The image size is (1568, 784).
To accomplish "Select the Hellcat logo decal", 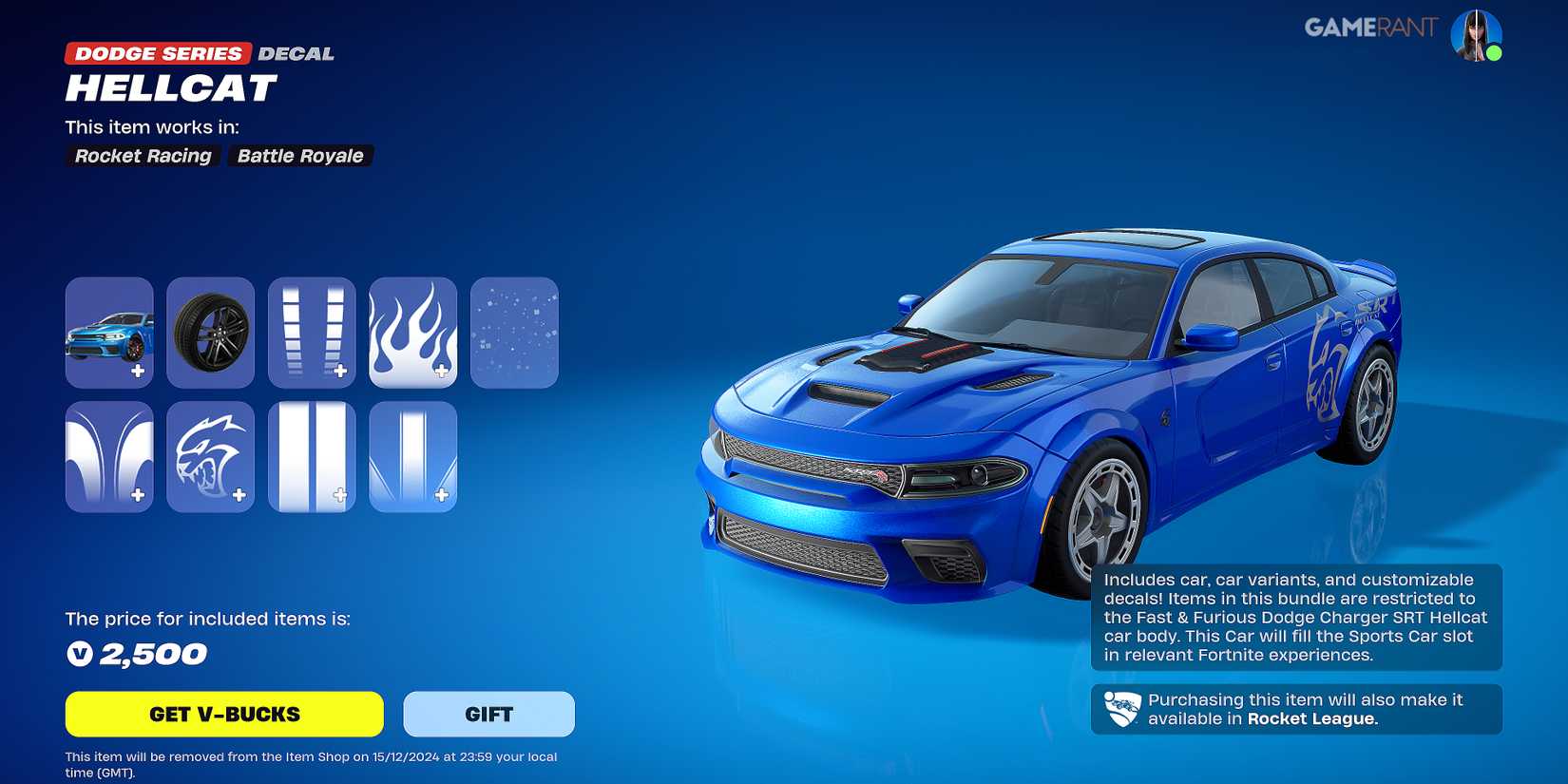I will (x=210, y=456).
